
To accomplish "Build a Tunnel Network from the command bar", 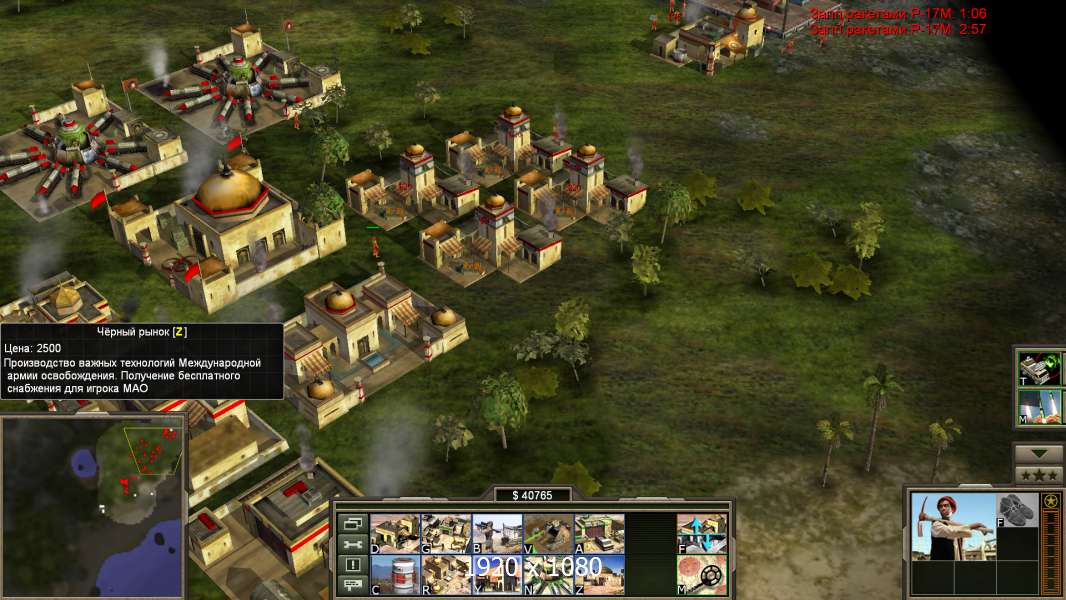I will [x=548, y=533].
